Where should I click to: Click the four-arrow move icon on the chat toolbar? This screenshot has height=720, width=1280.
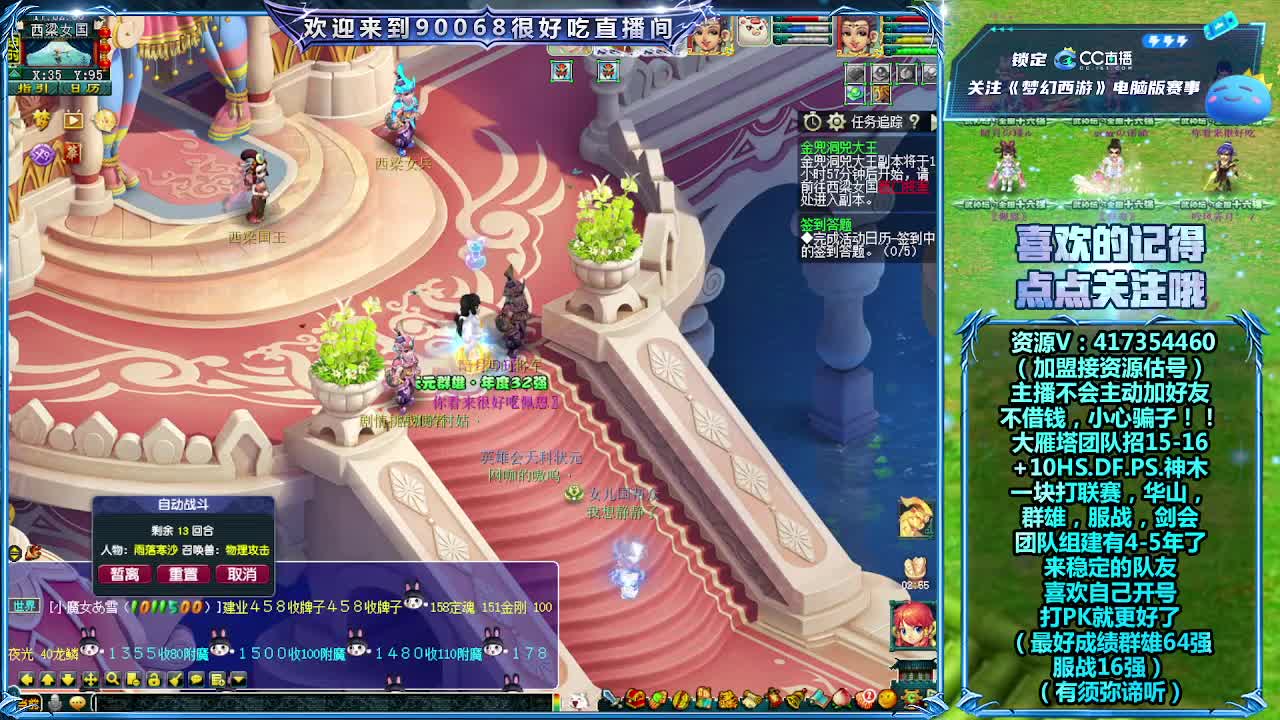(91, 678)
